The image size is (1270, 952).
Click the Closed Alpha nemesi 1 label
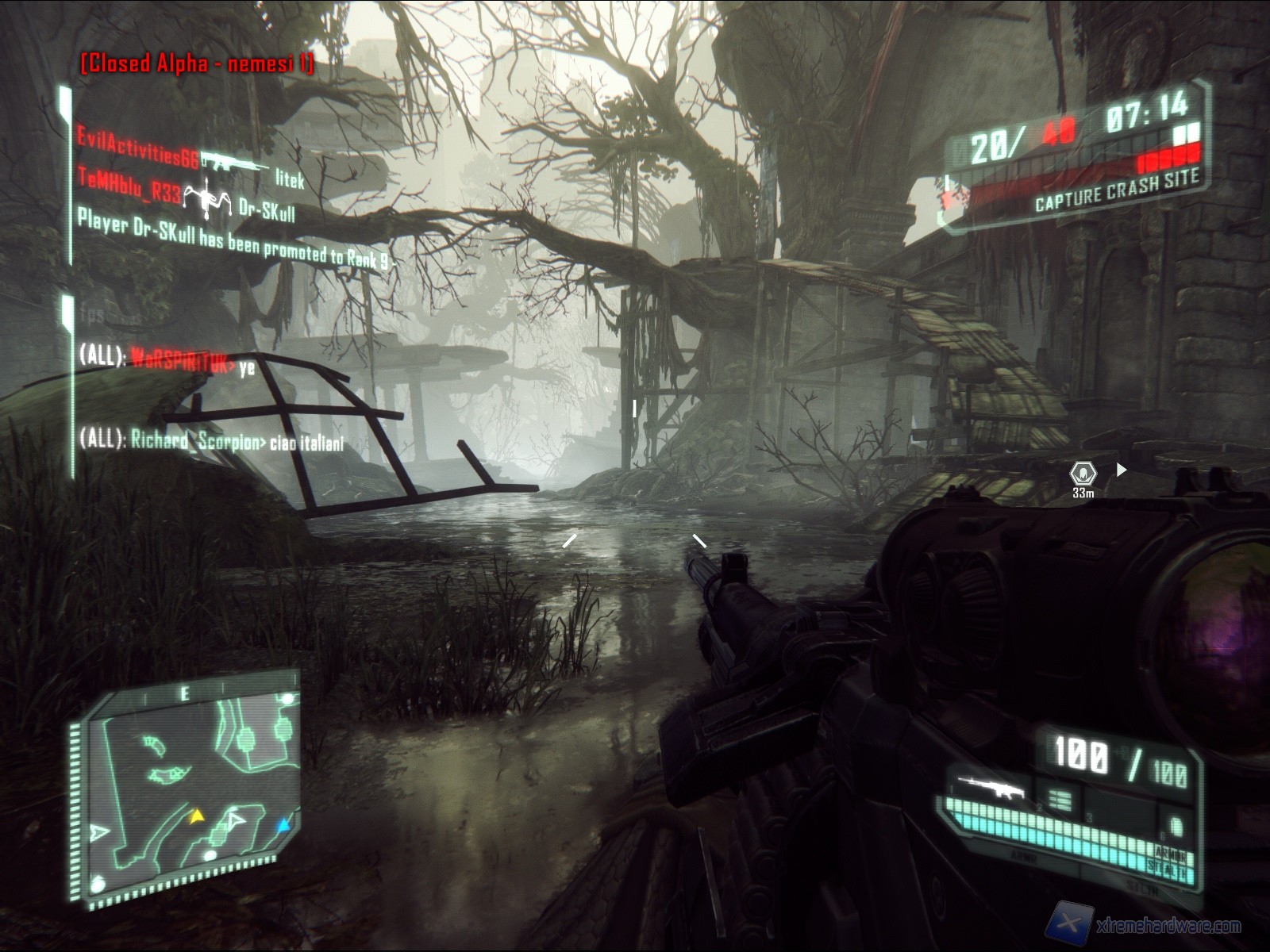tap(197, 63)
